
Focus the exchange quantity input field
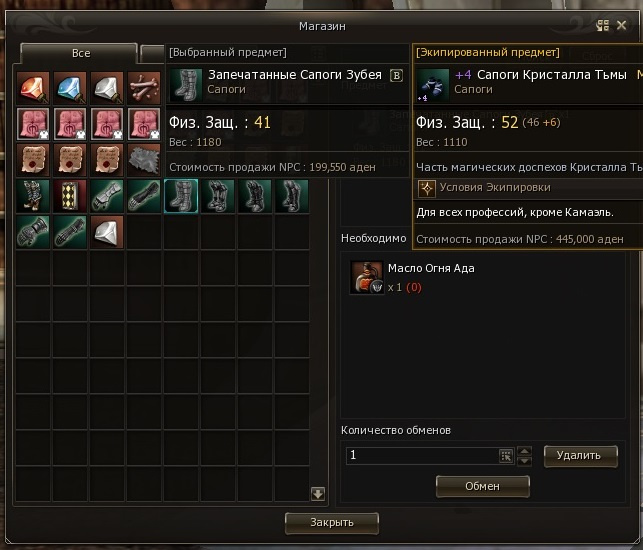tap(420, 455)
